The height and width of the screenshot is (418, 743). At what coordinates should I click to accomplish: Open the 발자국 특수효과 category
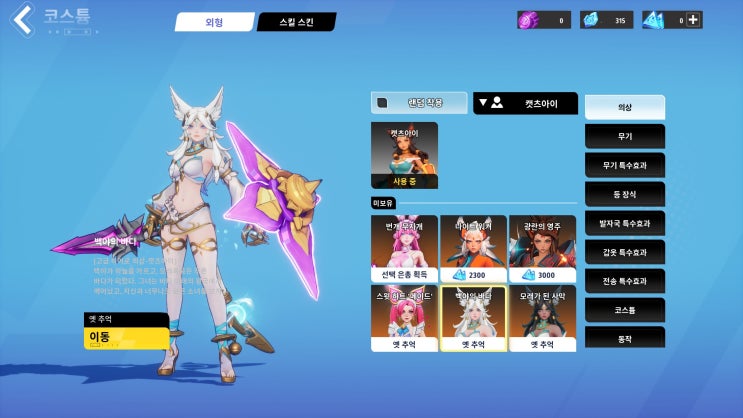coord(624,223)
